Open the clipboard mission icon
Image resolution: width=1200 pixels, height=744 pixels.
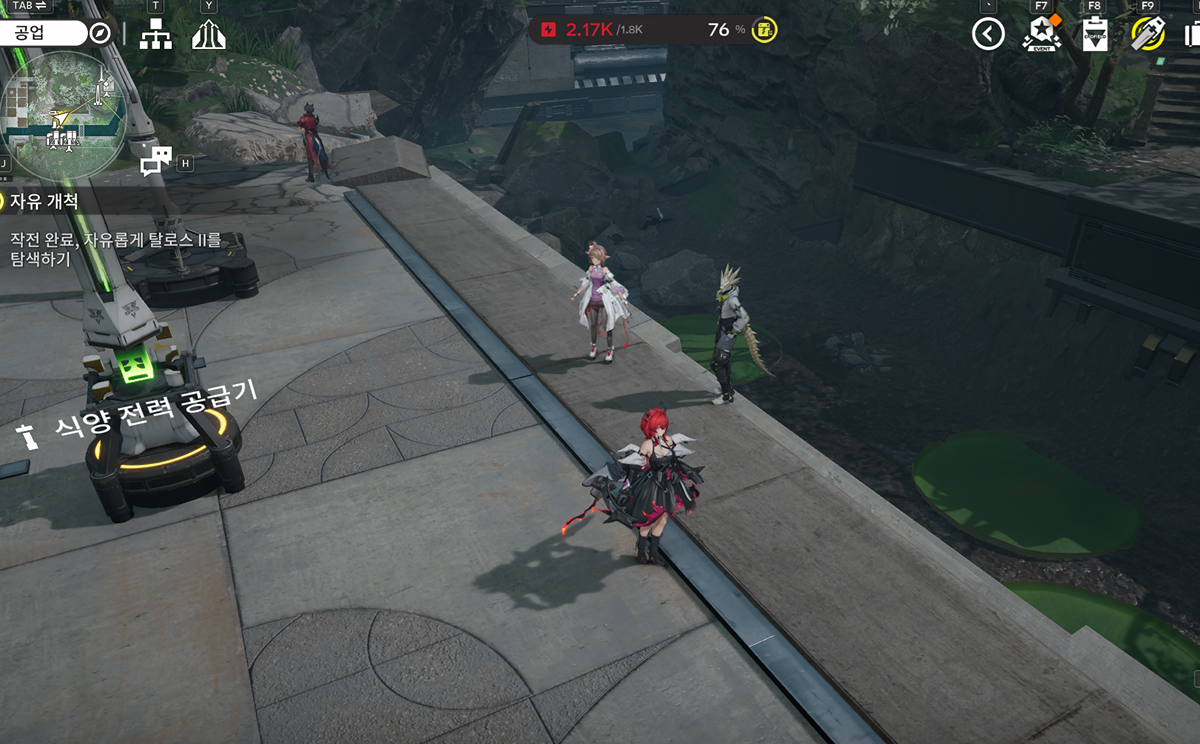[1095, 34]
